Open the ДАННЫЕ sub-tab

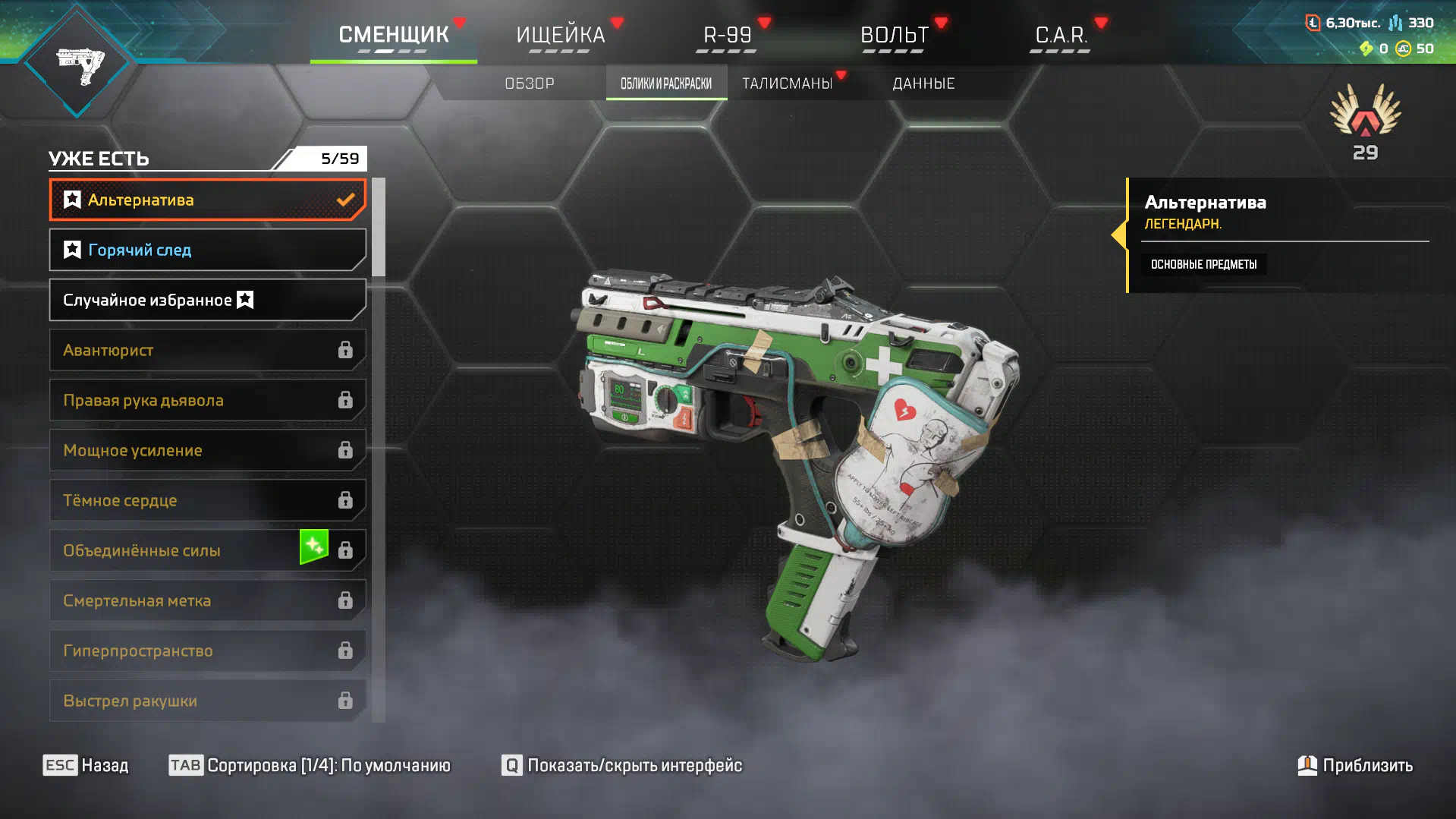923,83
